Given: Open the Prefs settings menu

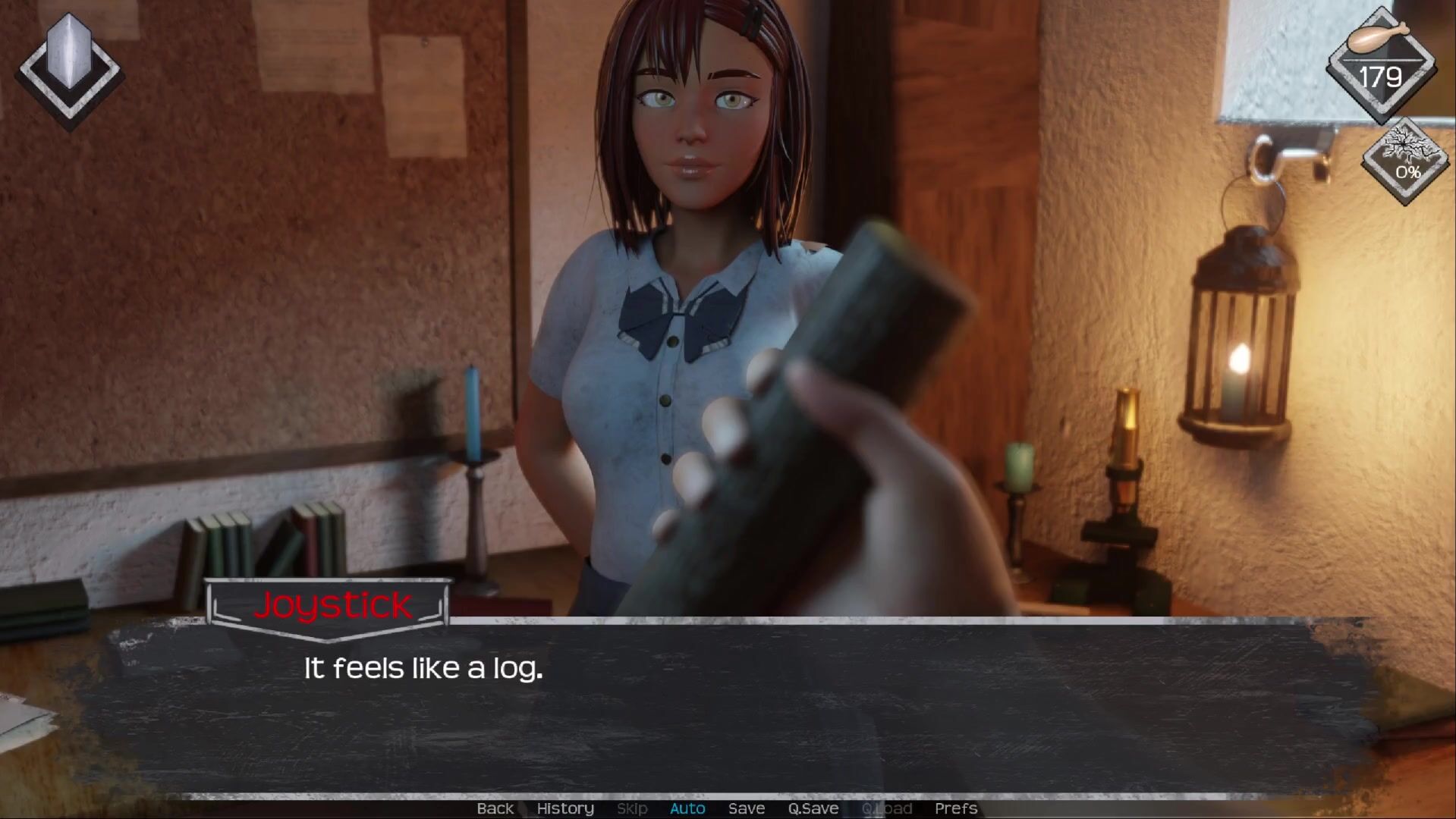Looking at the screenshot, I should (955, 808).
